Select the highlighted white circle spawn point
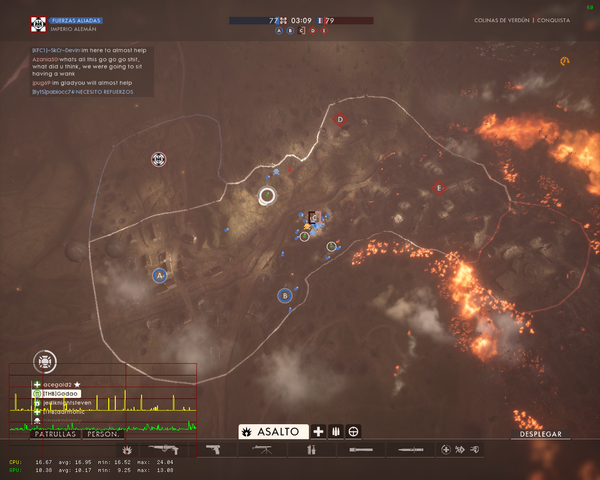Viewport: 600px width, 480px height. [x=267, y=196]
